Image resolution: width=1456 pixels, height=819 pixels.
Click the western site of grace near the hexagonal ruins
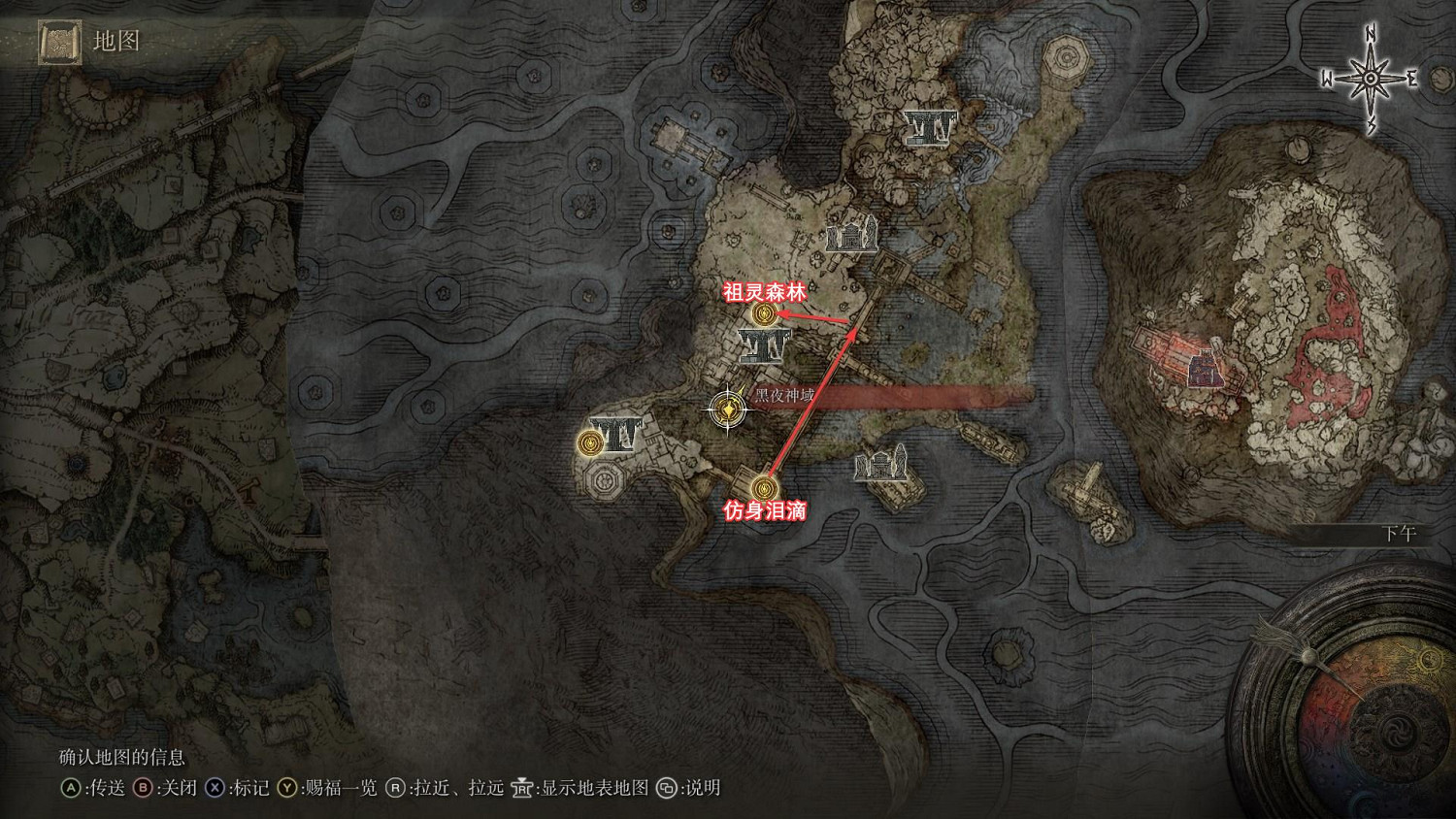click(x=590, y=442)
